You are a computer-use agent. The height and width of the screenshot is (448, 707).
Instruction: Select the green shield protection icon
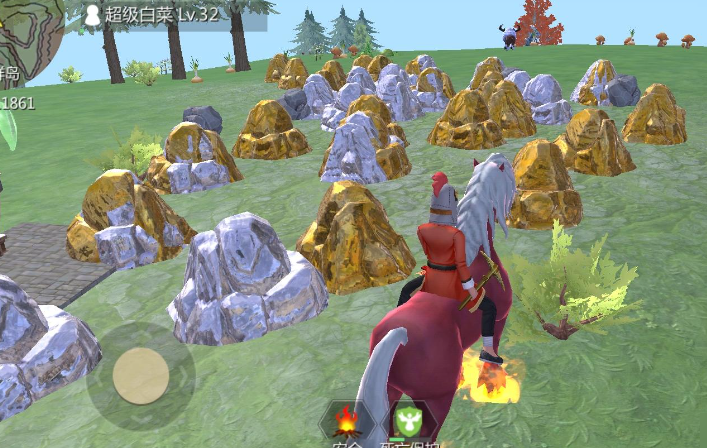point(407,421)
